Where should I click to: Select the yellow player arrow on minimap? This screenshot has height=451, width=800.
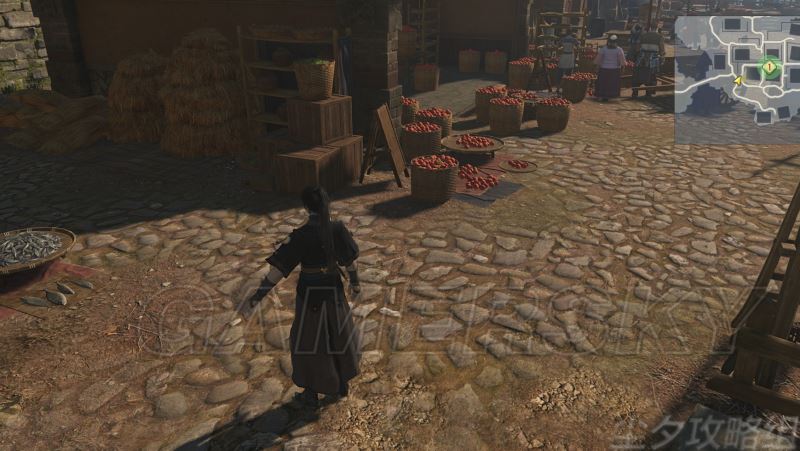pyautogui.click(x=738, y=81)
